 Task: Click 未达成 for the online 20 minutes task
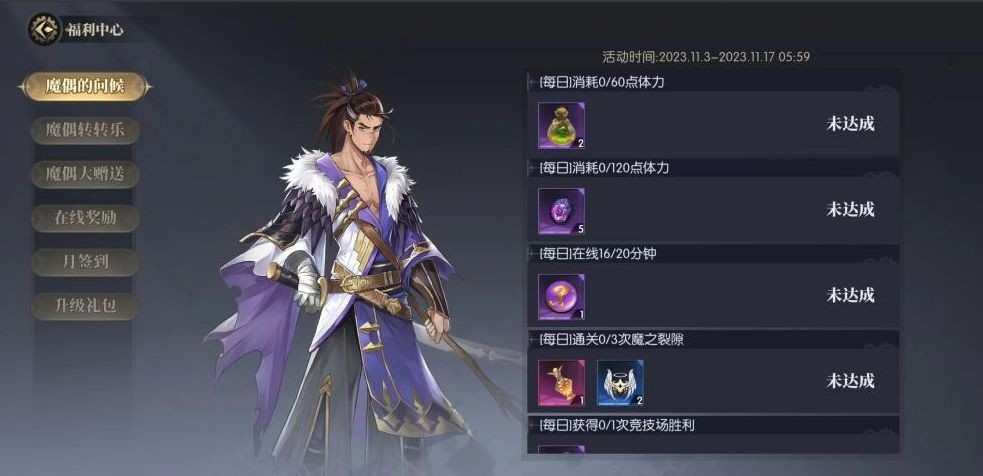click(850, 295)
